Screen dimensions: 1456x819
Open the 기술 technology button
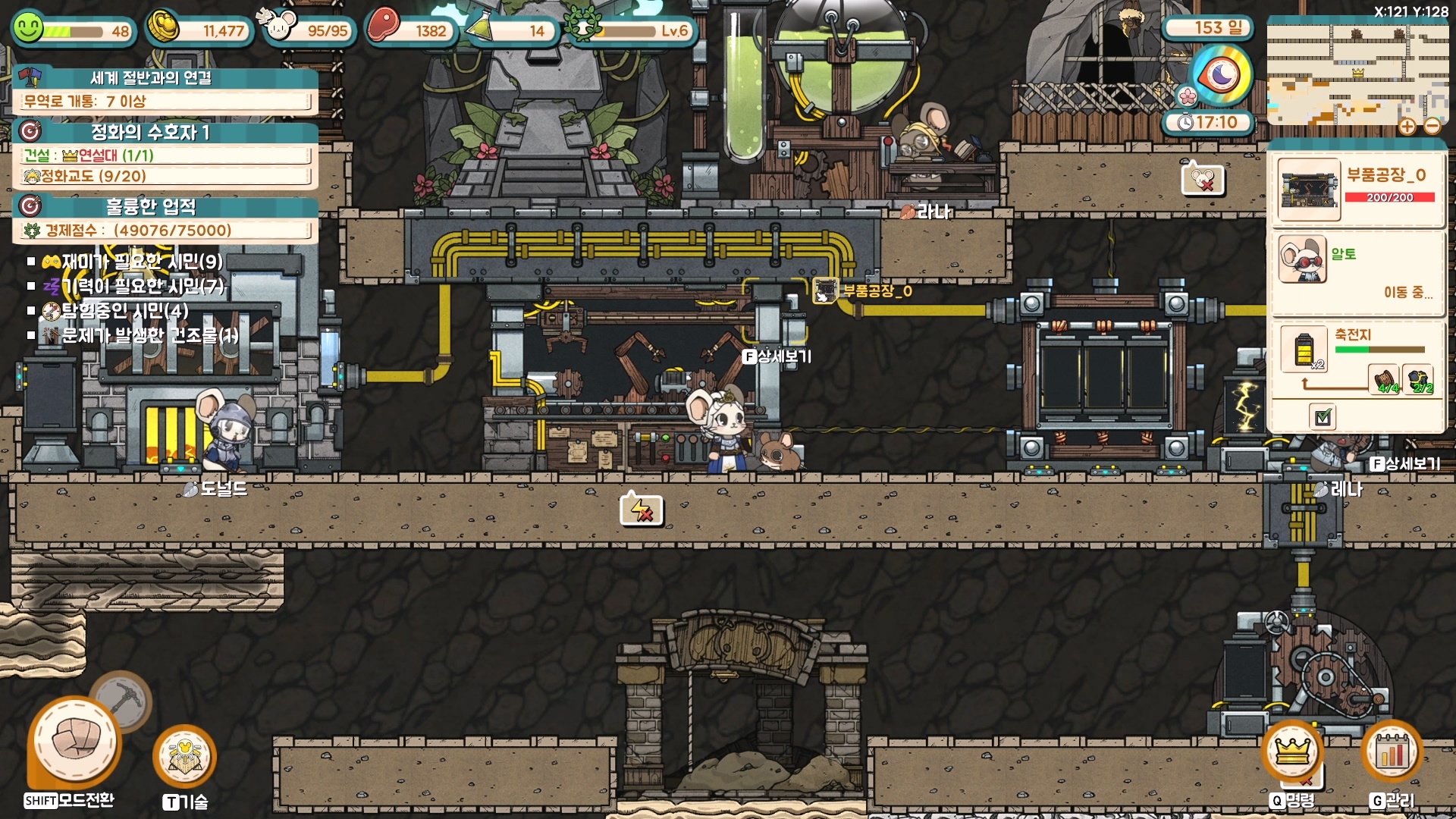[x=184, y=756]
